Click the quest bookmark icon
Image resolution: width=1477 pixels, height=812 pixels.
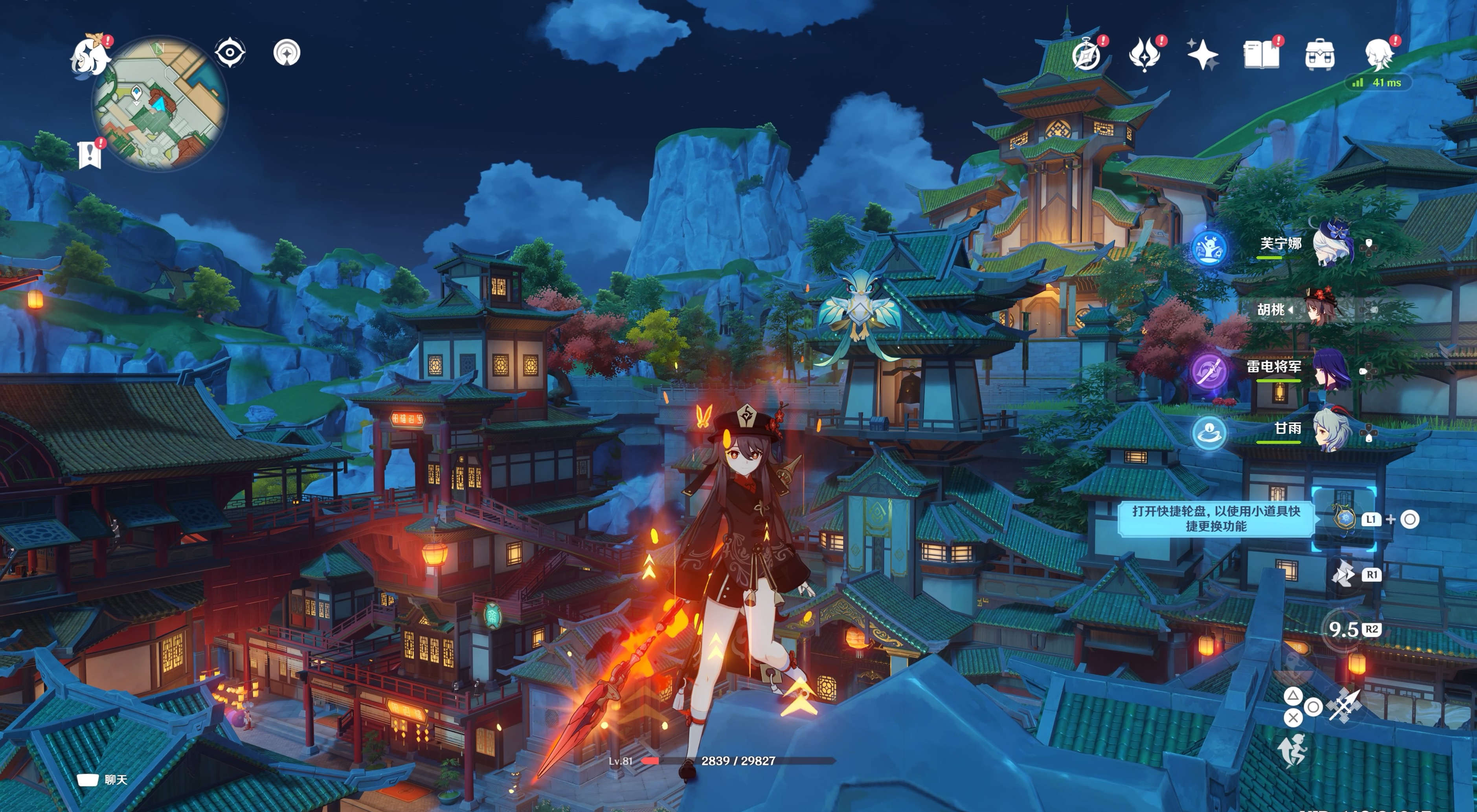(x=90, y=154)
